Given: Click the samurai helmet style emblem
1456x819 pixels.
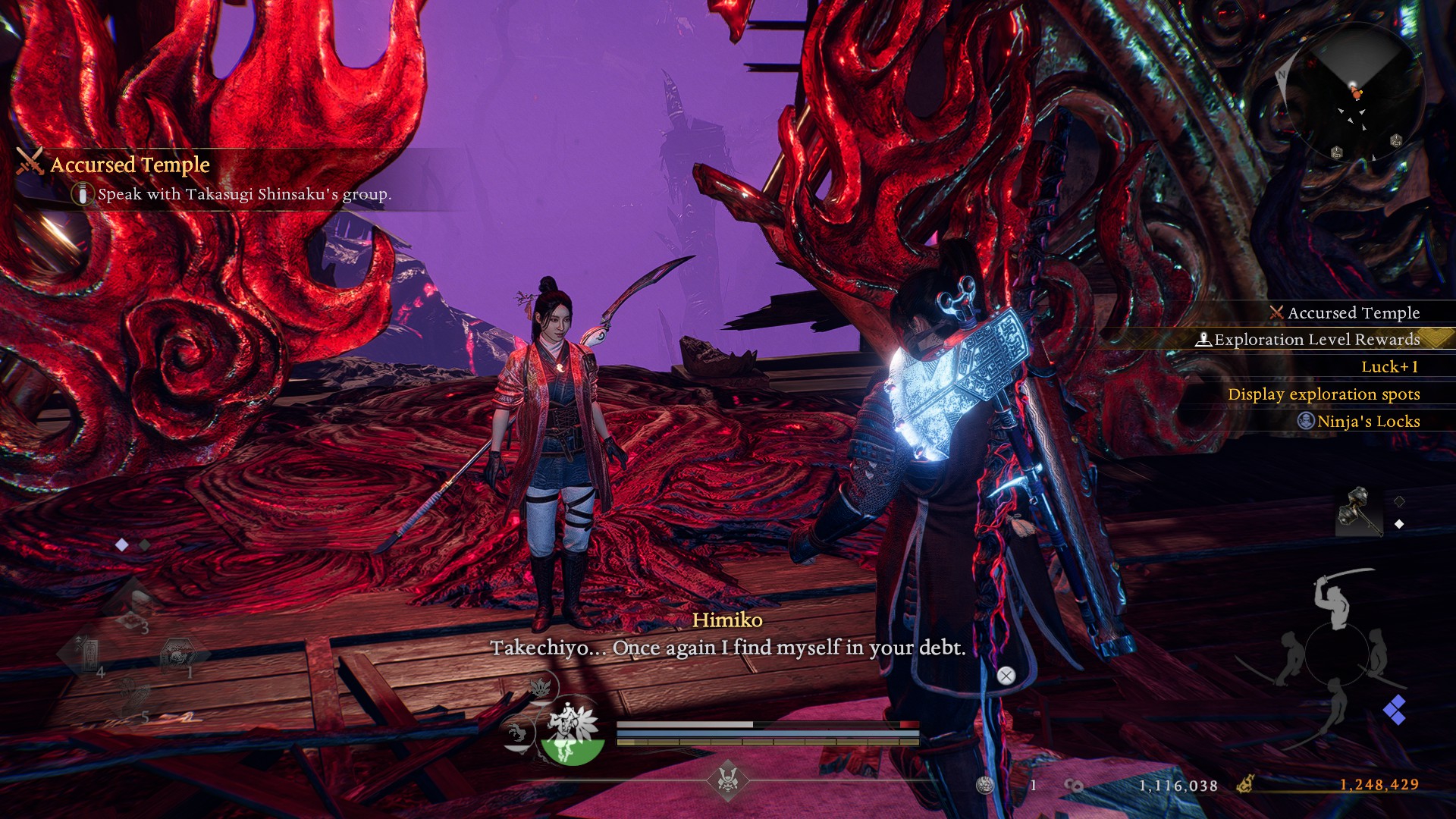Looking at the screenshot, I should tap(728, 778).
